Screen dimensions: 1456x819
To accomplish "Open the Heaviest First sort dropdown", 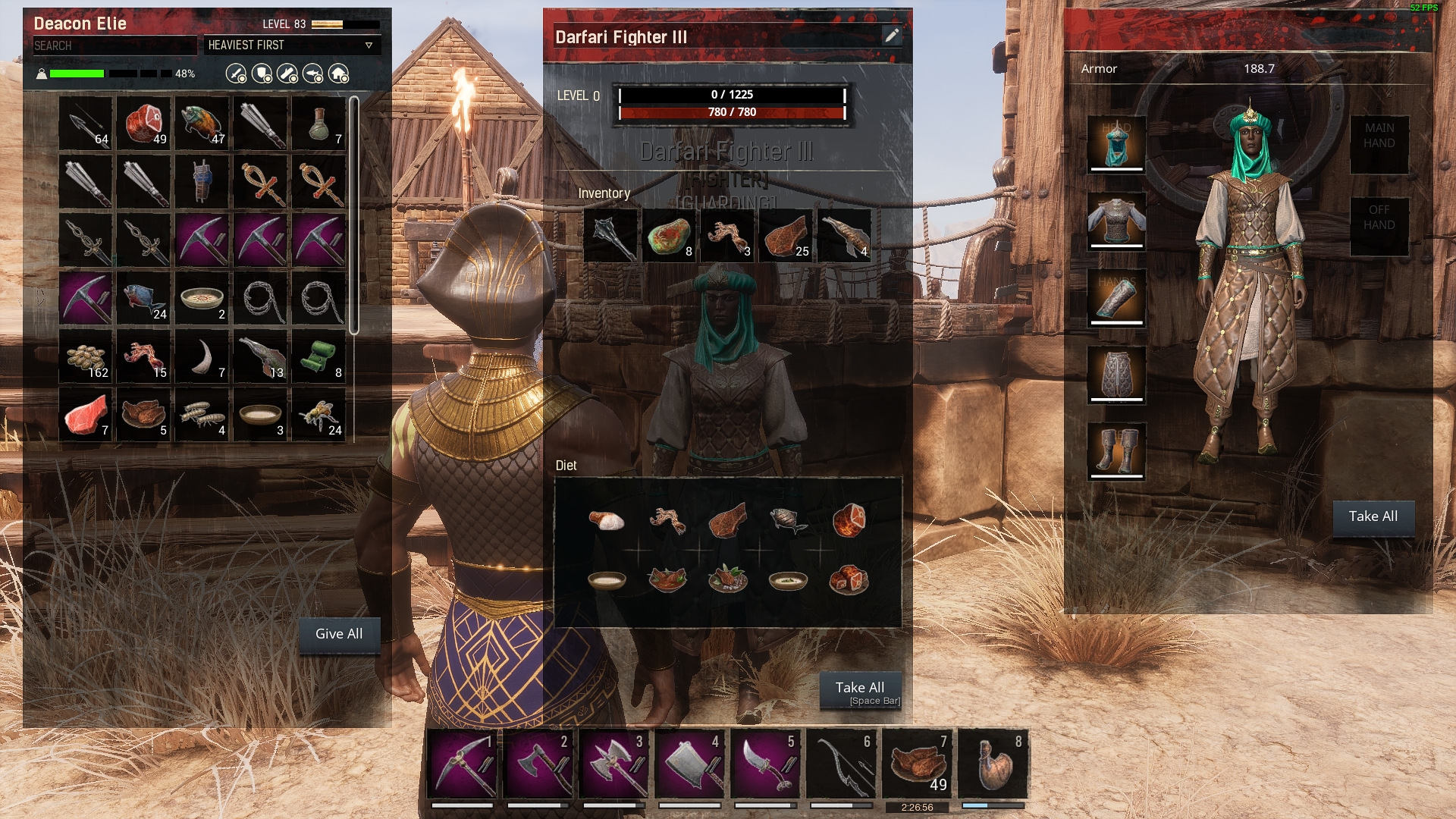I will (x=293, y=45).
